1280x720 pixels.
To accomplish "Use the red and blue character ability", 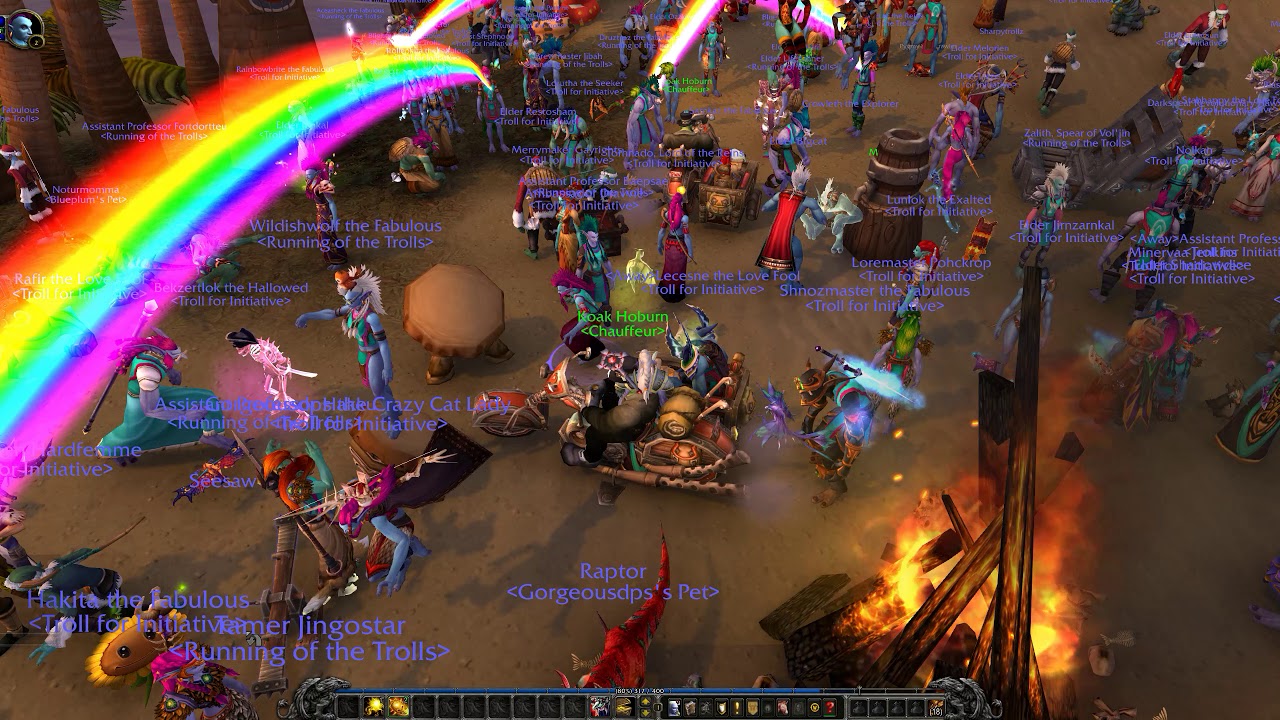I will (x=599, y=707).
